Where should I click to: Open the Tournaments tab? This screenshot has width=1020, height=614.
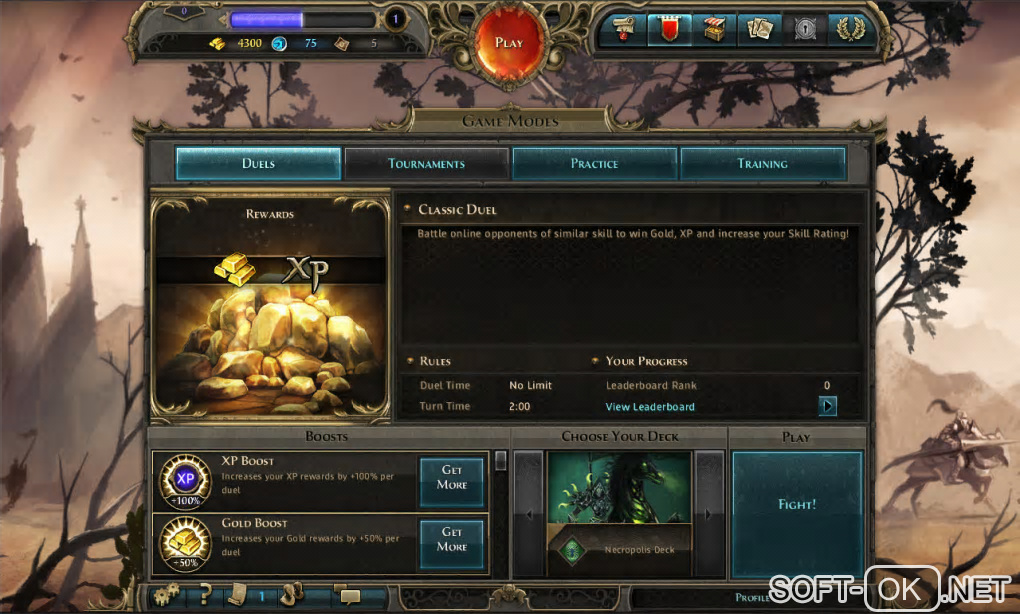pos(426,164)
